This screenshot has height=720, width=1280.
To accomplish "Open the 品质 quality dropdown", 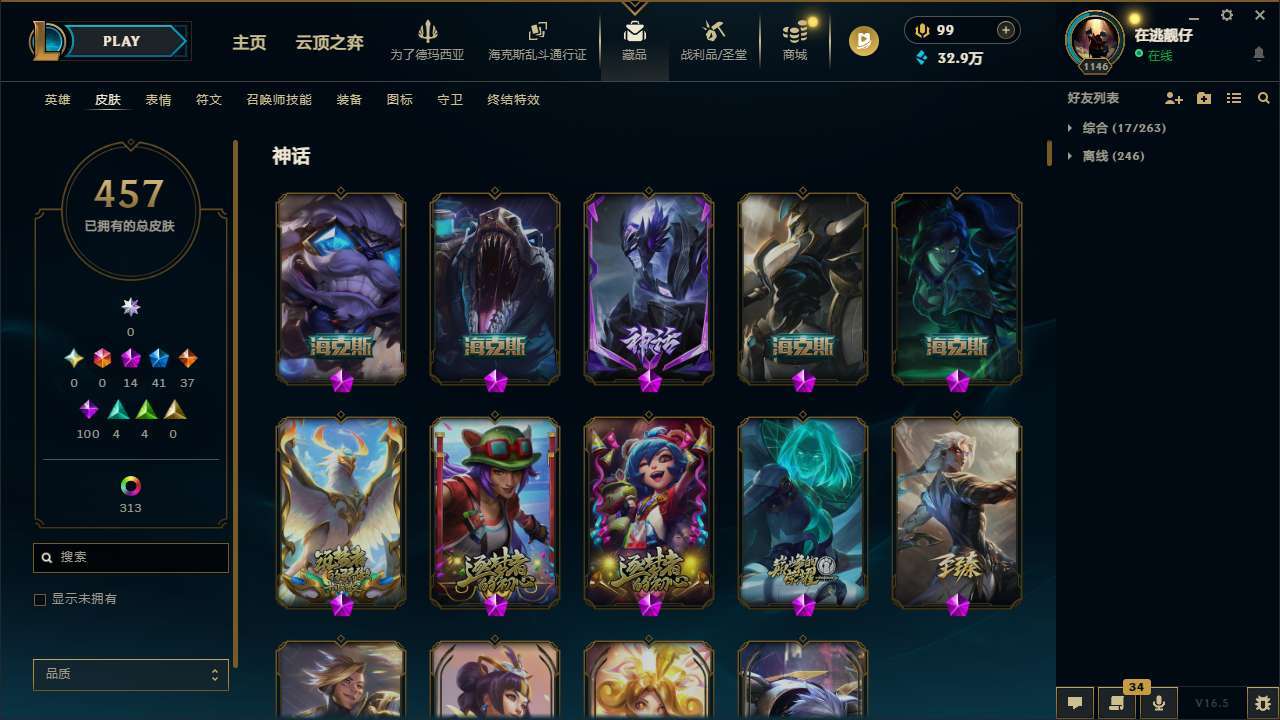I will point(130,674).
